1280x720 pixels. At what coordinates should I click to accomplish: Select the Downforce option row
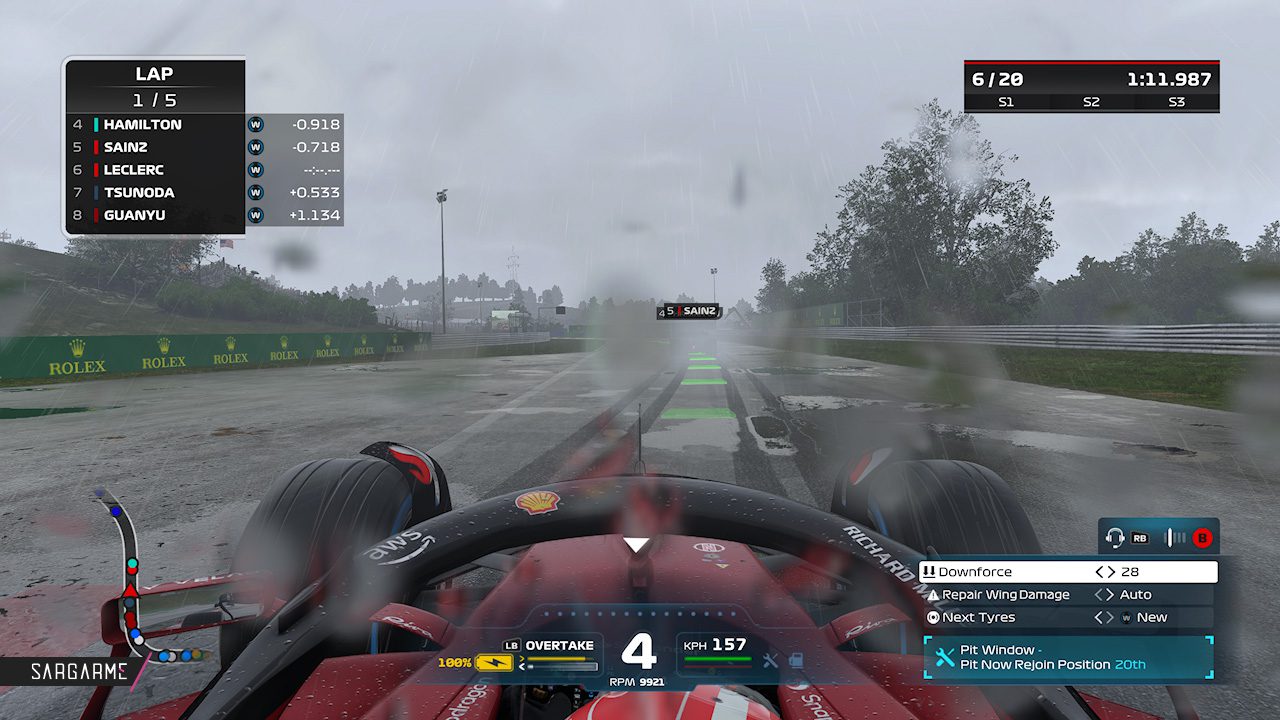coord(1067,572)
